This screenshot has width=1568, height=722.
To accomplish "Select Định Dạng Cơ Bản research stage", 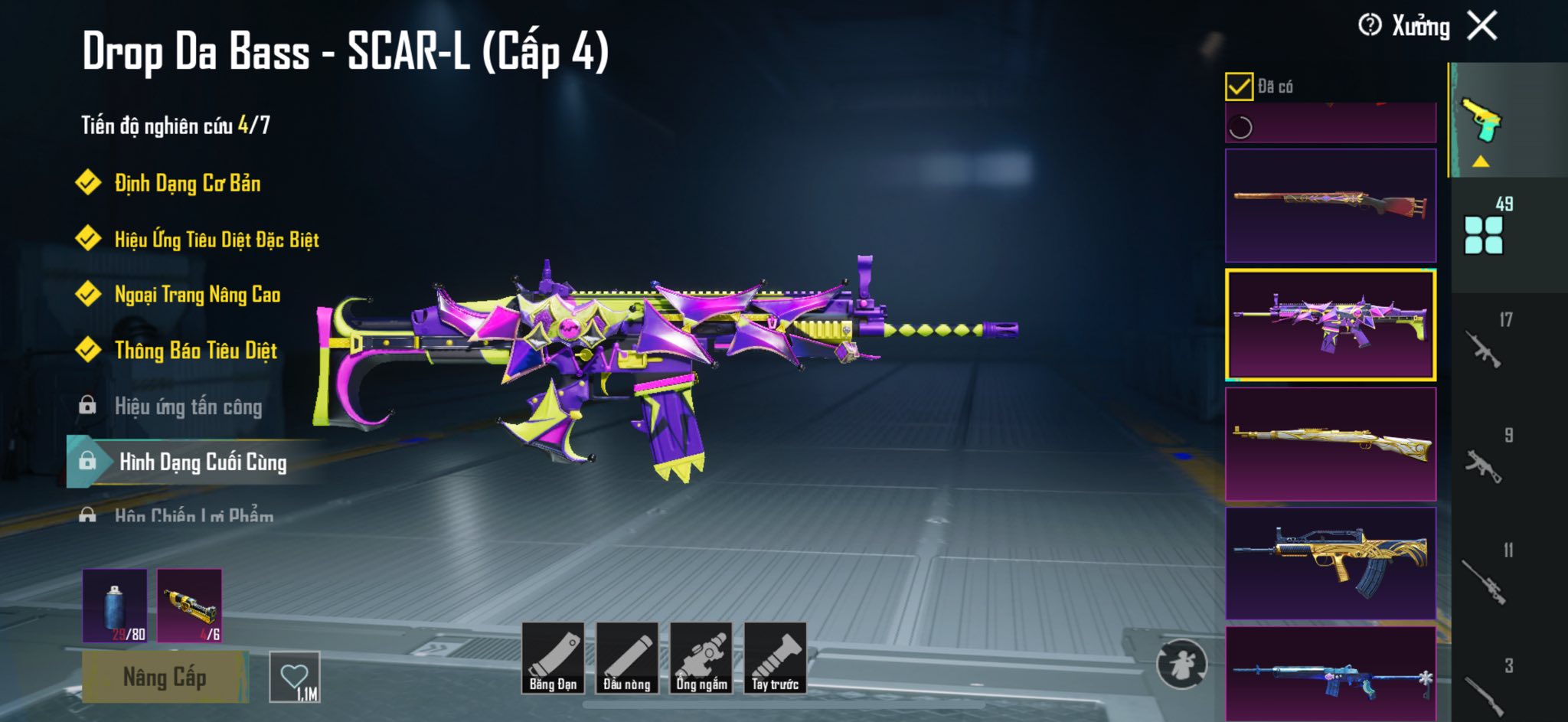I will pyautogui.click(x=187, y=183).
